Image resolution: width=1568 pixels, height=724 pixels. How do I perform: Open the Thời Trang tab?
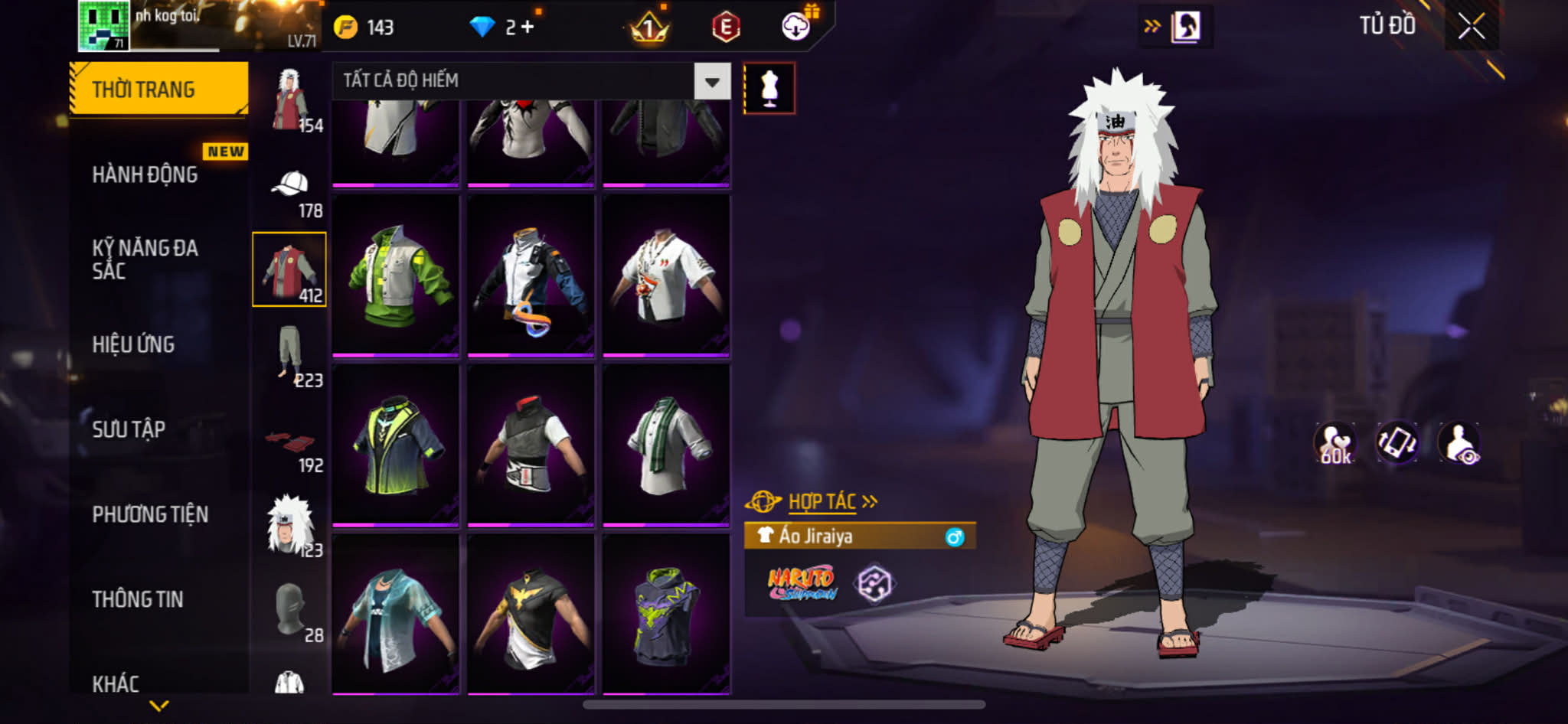[x=158, y=90]
